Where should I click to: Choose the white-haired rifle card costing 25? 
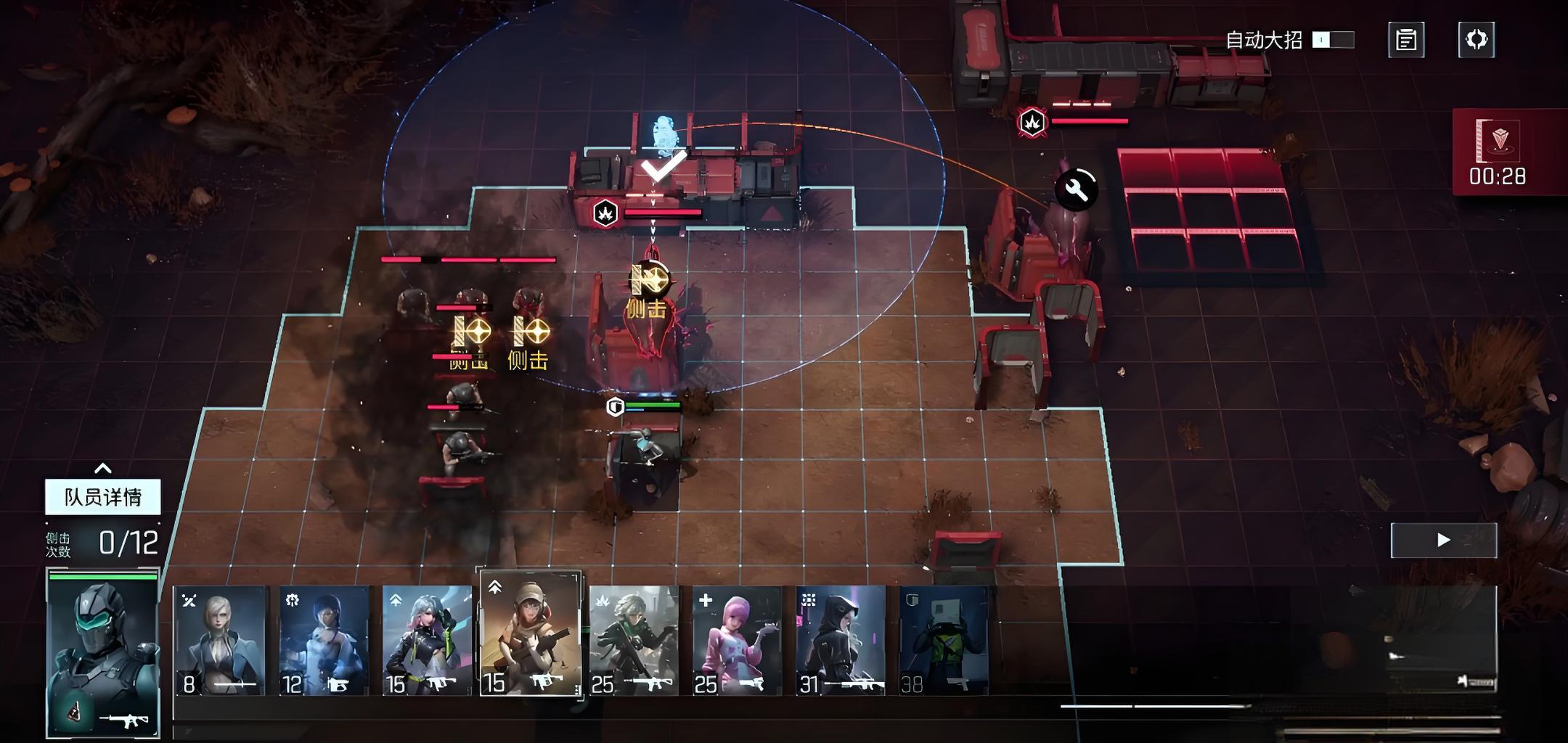point(634,641)
